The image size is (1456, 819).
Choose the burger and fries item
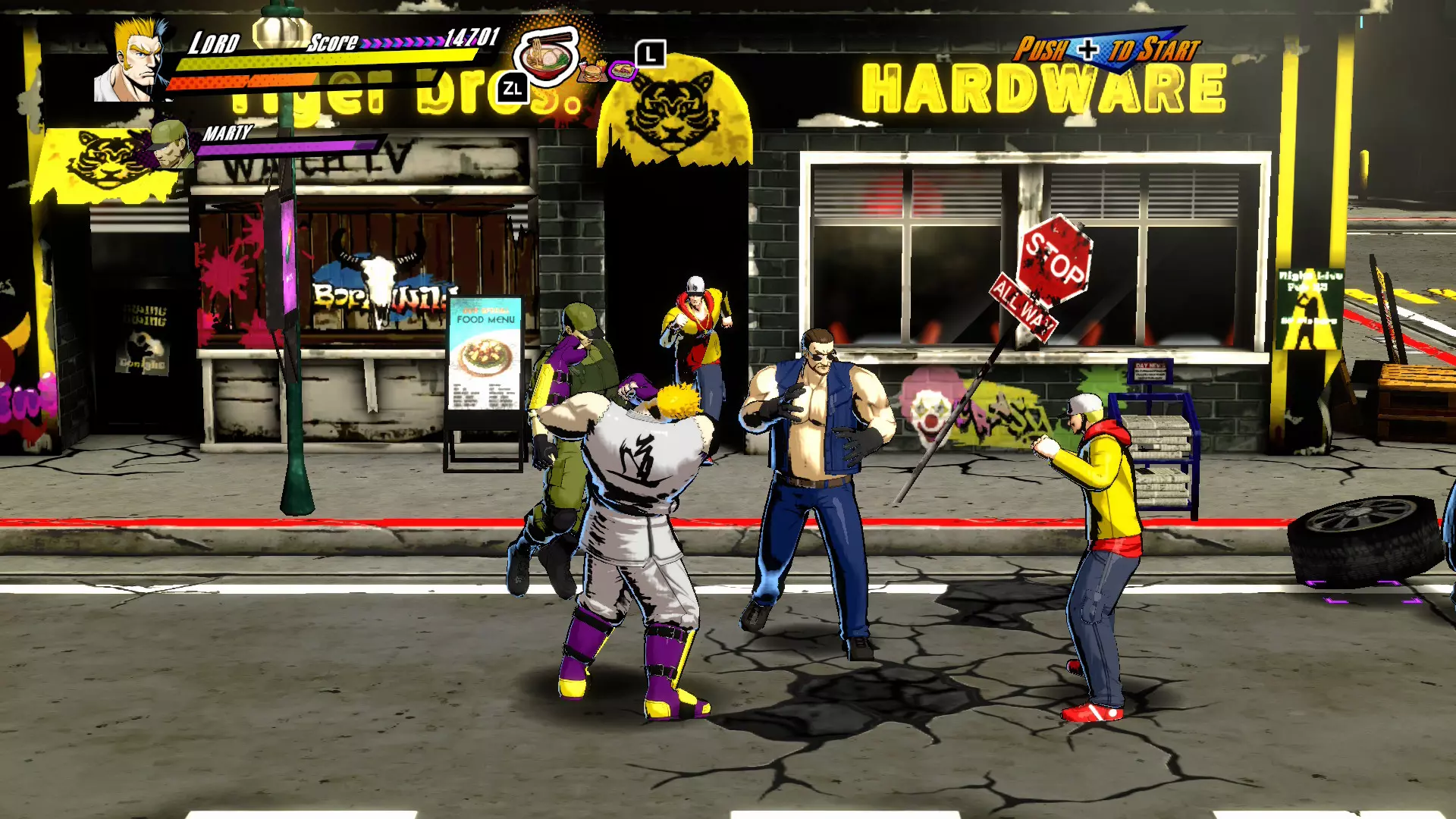point(592,72)
